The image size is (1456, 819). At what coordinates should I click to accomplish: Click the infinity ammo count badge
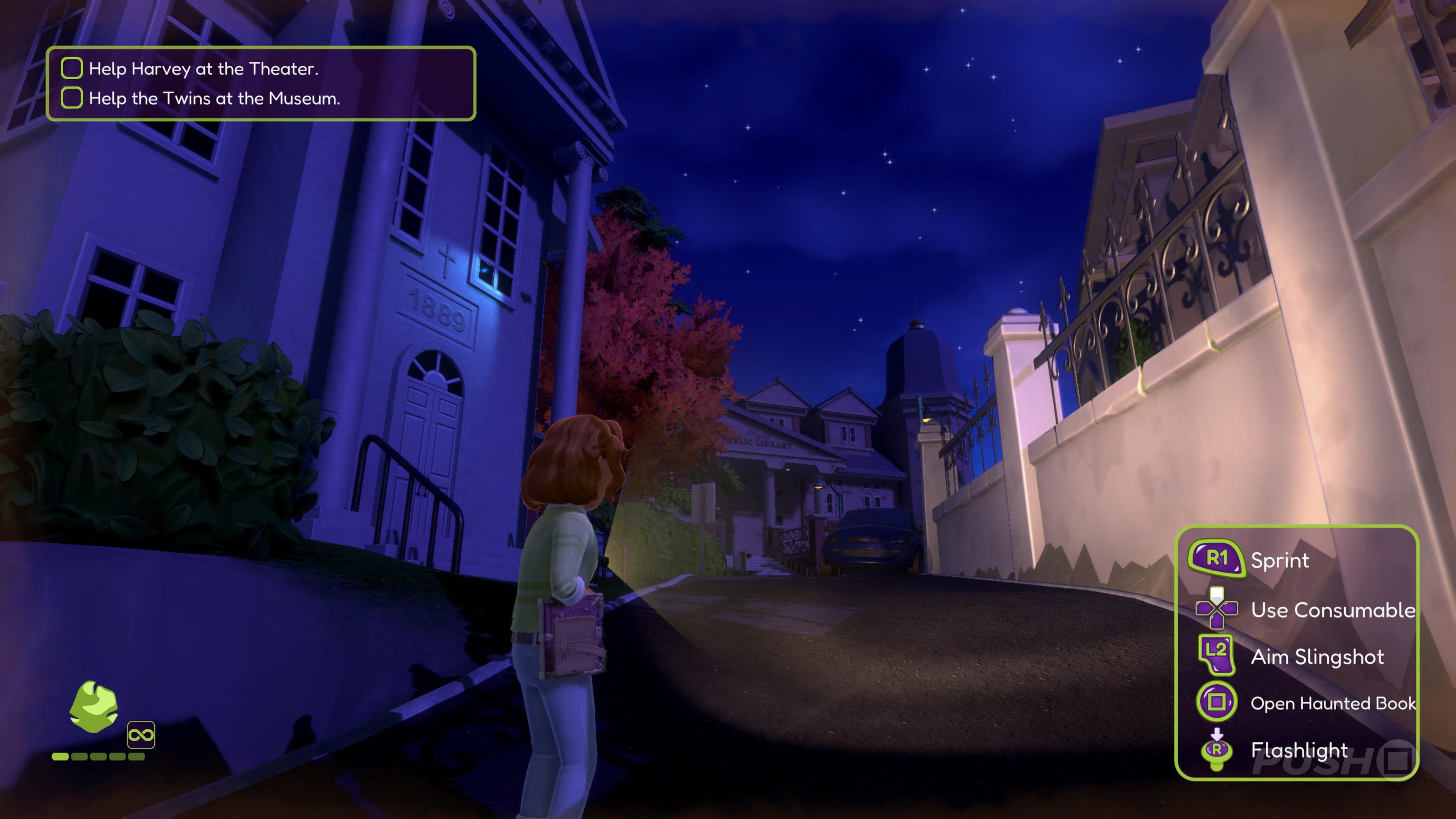(x=141, y=735)
